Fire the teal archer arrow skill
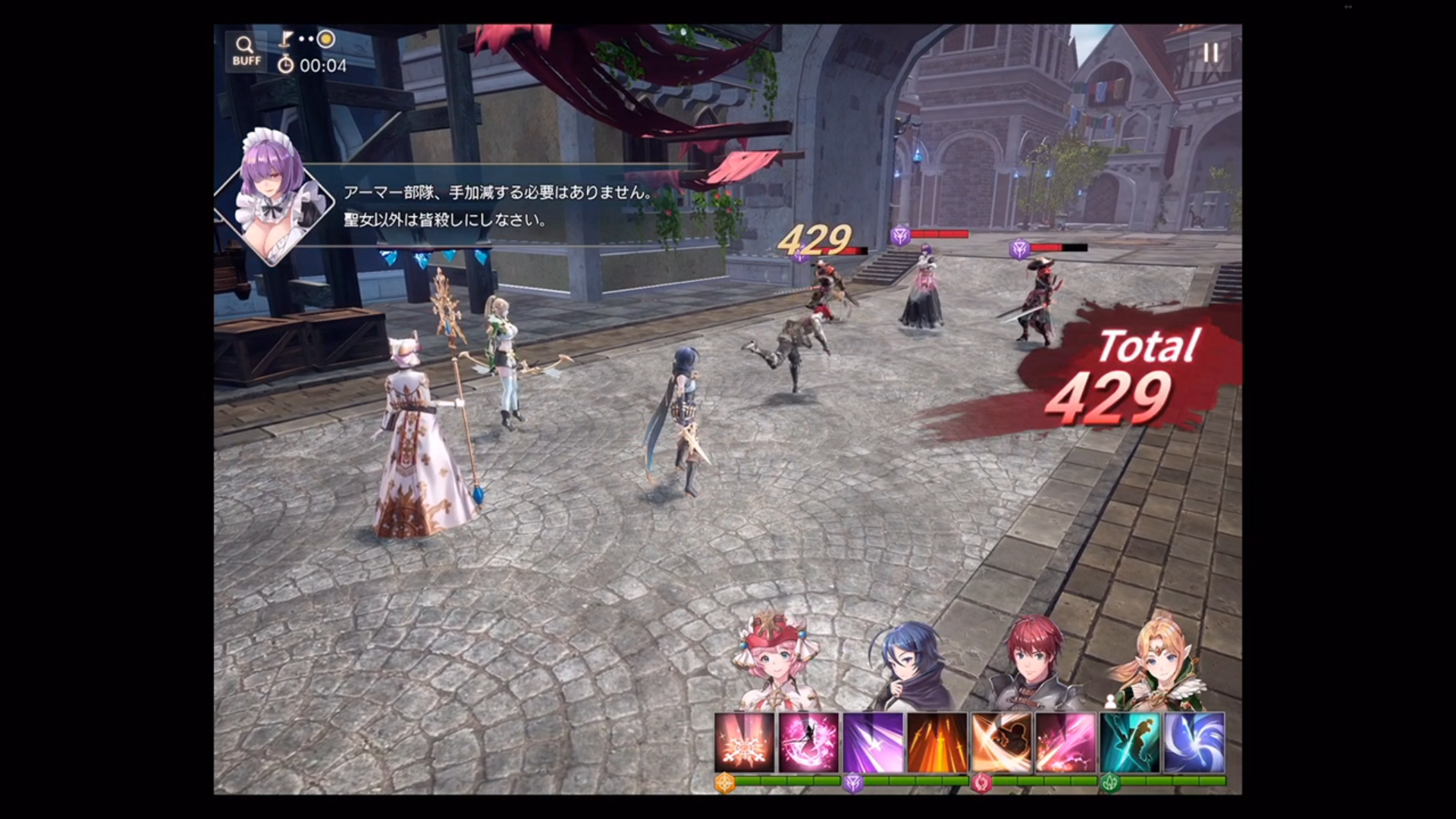The height and width of the screenshot is (819, 1456). [1130, 742]
